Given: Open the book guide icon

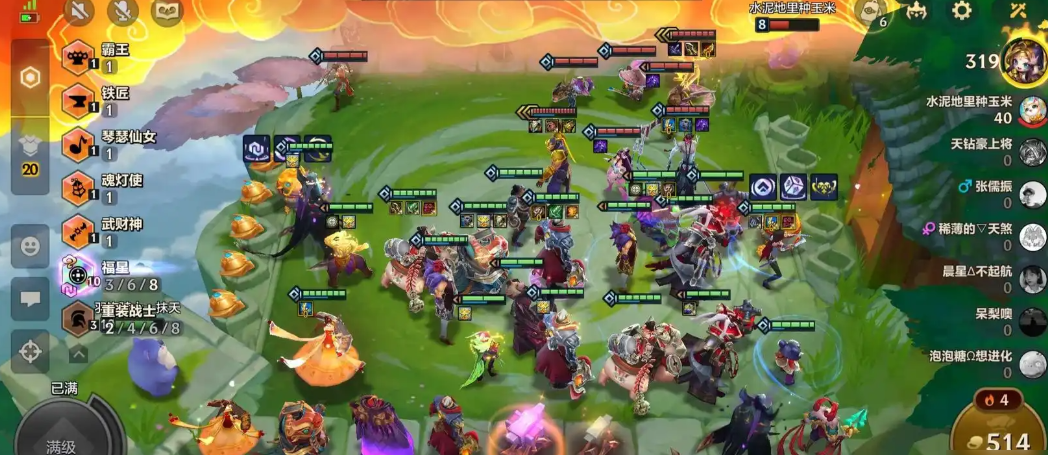Looking at the screenshot, I should pos(167,11).
